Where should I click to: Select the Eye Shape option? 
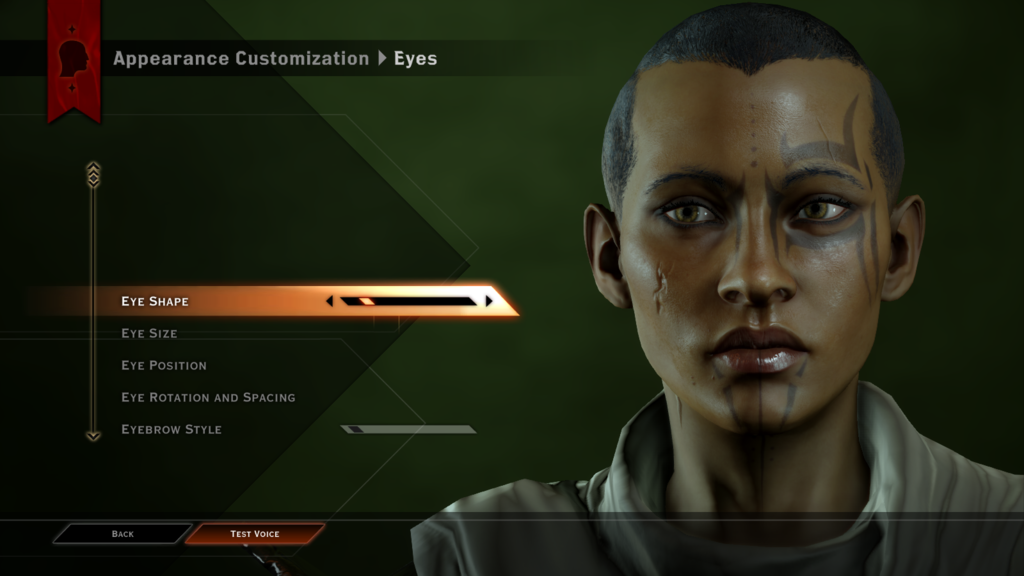tap(155, 301)
